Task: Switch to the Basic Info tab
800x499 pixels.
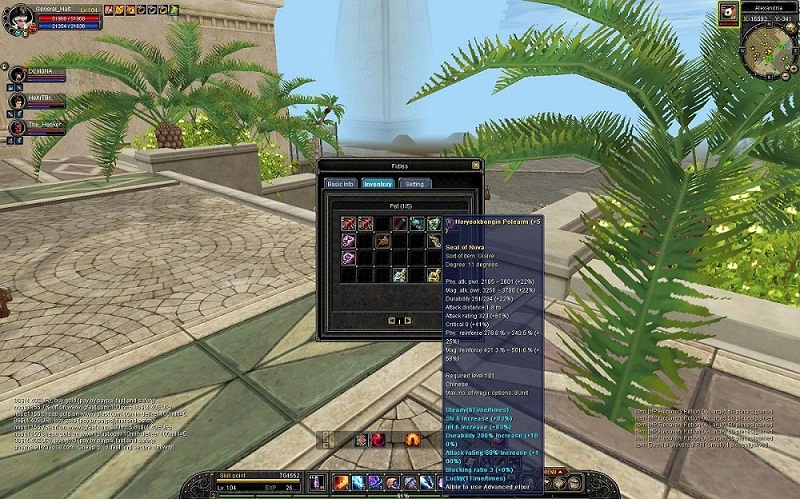Action: point(339,184)
